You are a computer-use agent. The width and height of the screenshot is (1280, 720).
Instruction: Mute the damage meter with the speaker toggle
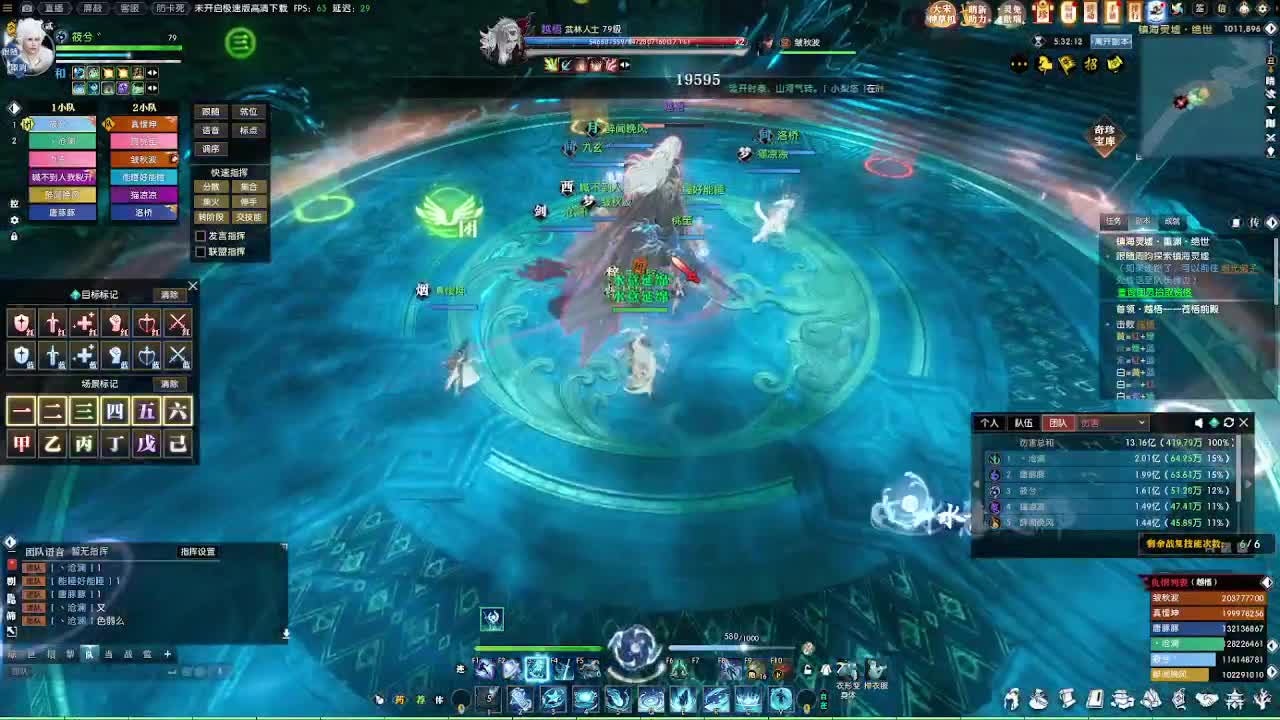point(1199,422)
